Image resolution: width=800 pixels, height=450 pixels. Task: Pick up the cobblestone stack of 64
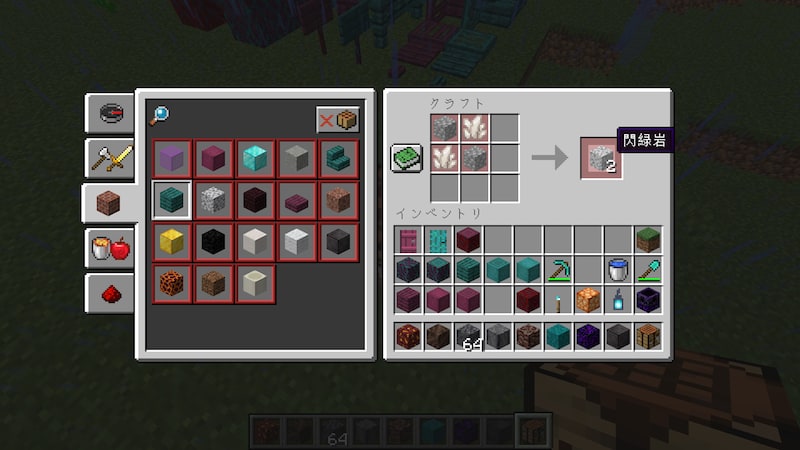pyautogui.click(x=468, y=336)
